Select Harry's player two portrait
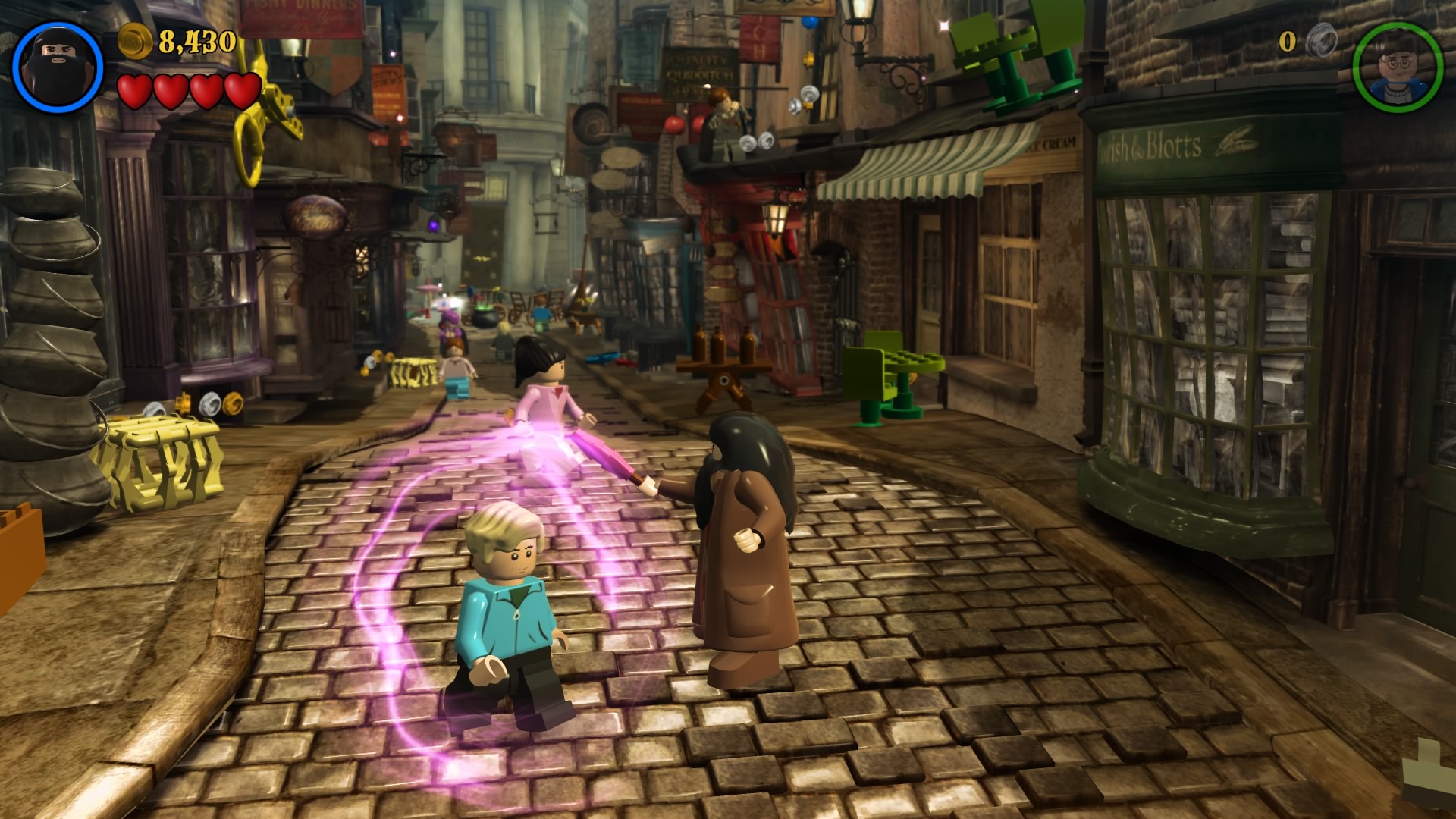1456x819 pixels. pos(1397,67)
